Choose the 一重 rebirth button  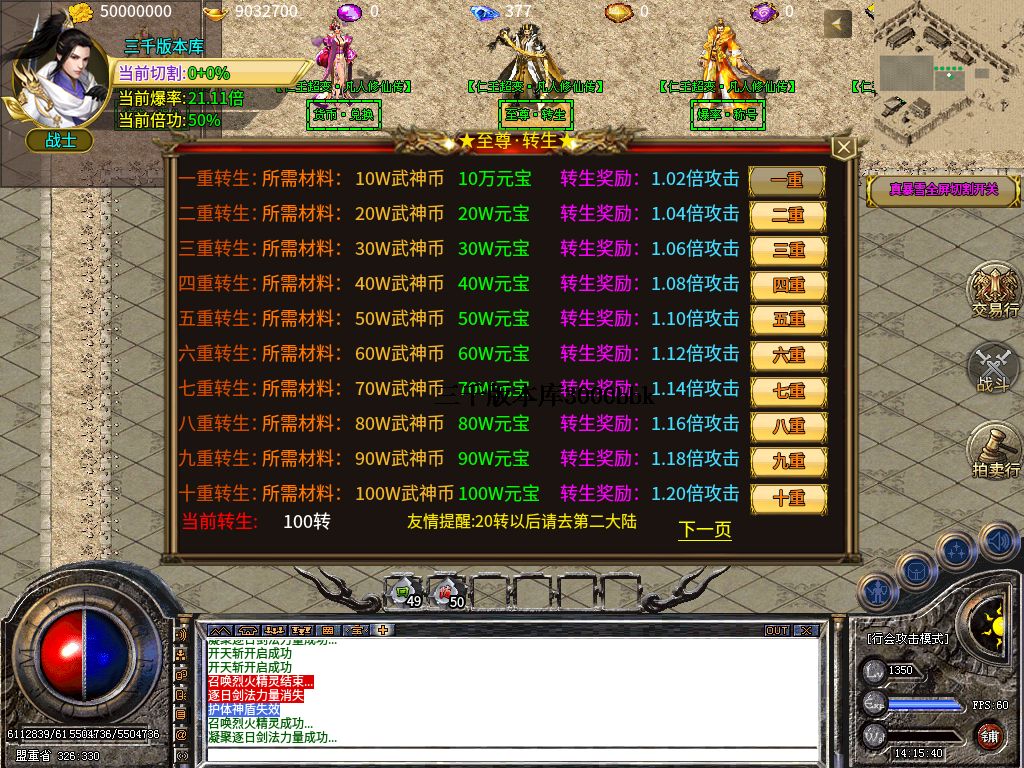coord(788,181)
